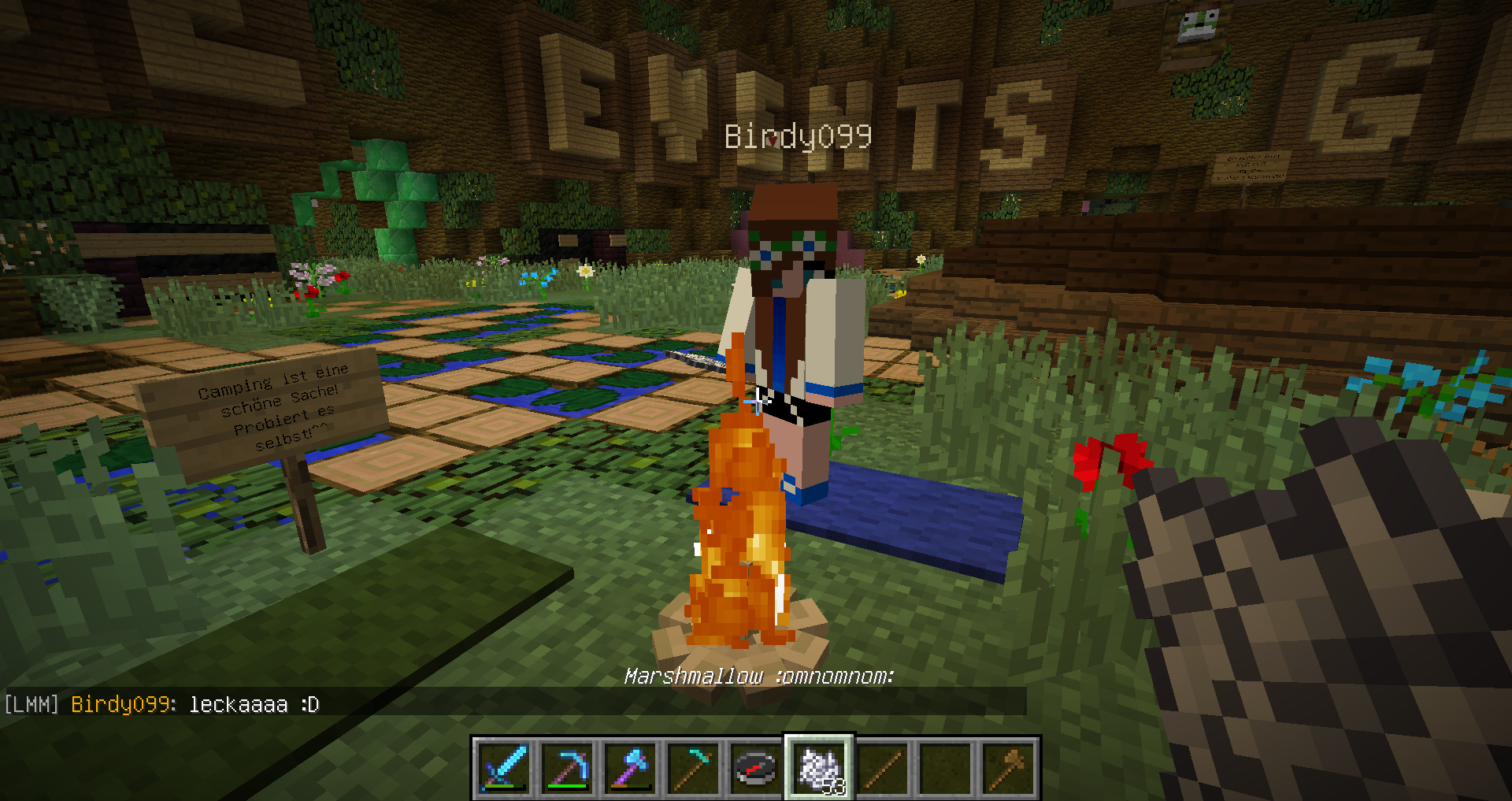This screenshot has height=801, width=1512.
Task: Select the diamond pickaxe hotbar slot
Action: point(567,768)
